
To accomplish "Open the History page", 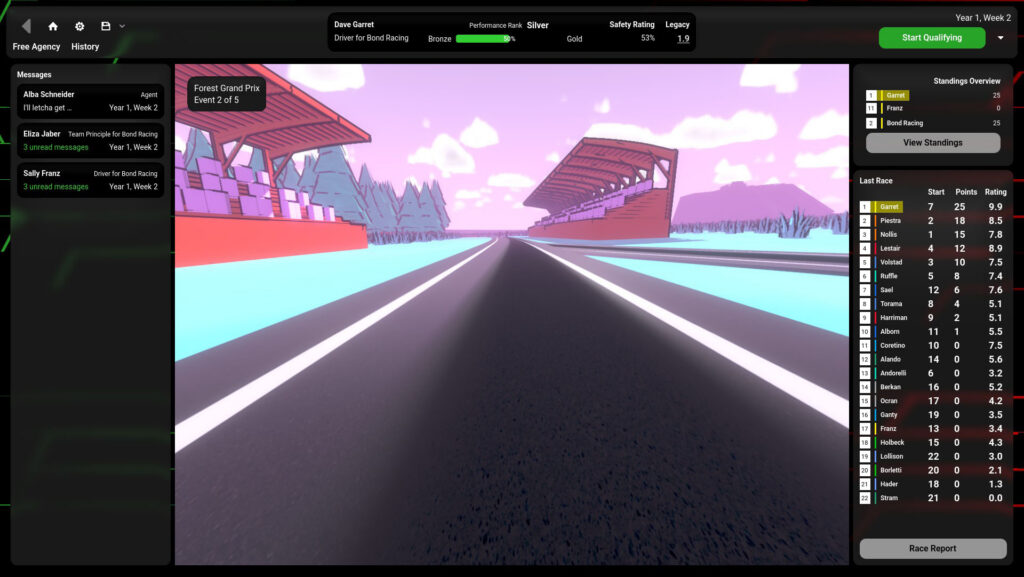I will (x=85, y=47).
